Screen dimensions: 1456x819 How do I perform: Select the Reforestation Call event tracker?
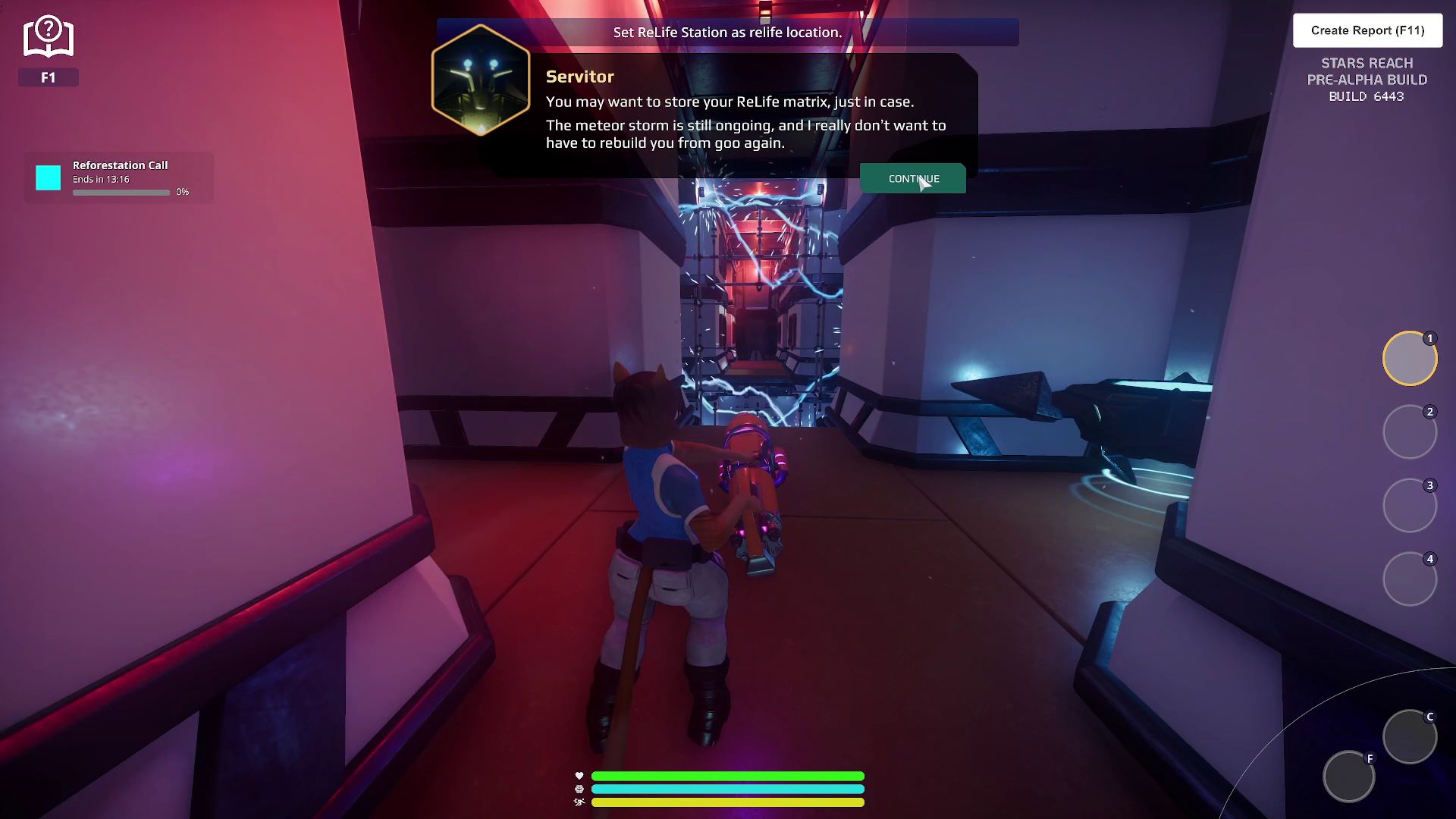119,177
